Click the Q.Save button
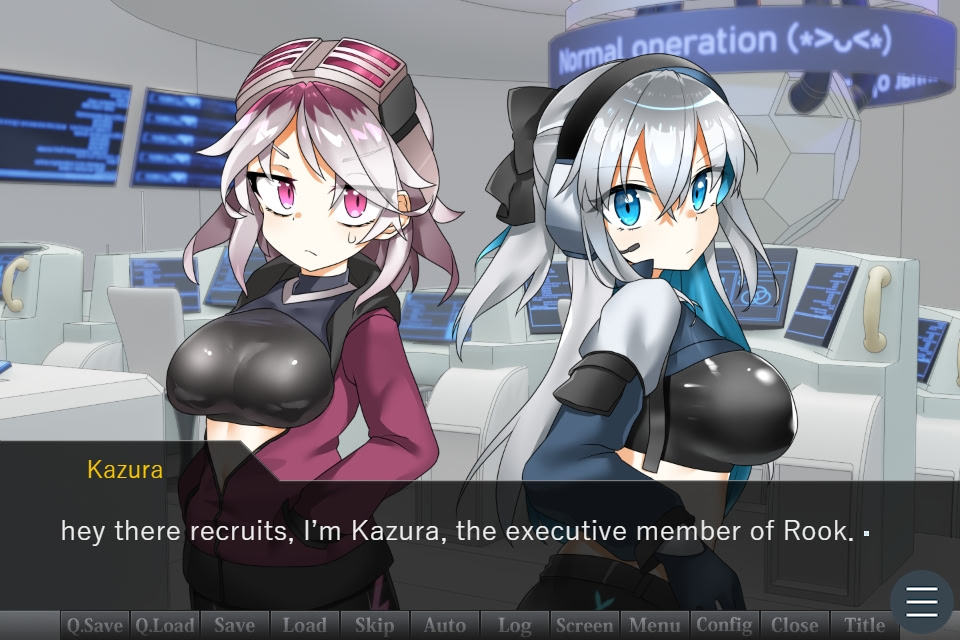The height and width of the screenshot is (640, 960). pyautogui.click(x=95, y=626)
